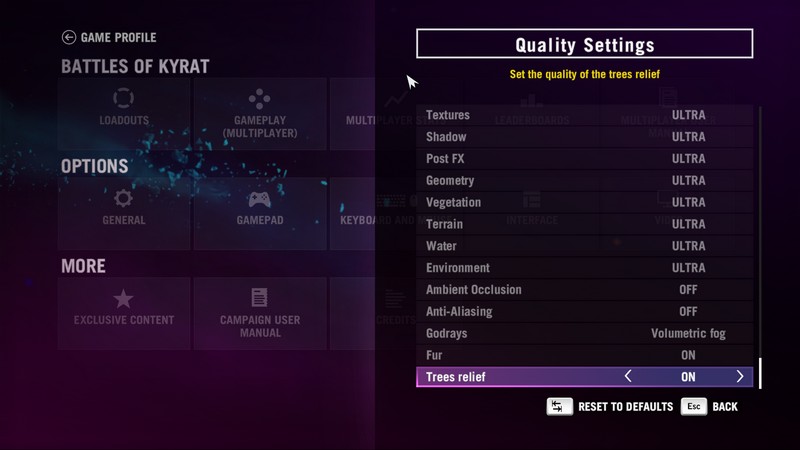Viewport: 800px width, 450px height.
Task: Open the Loadouts tile
Action: tap(124, 108)
